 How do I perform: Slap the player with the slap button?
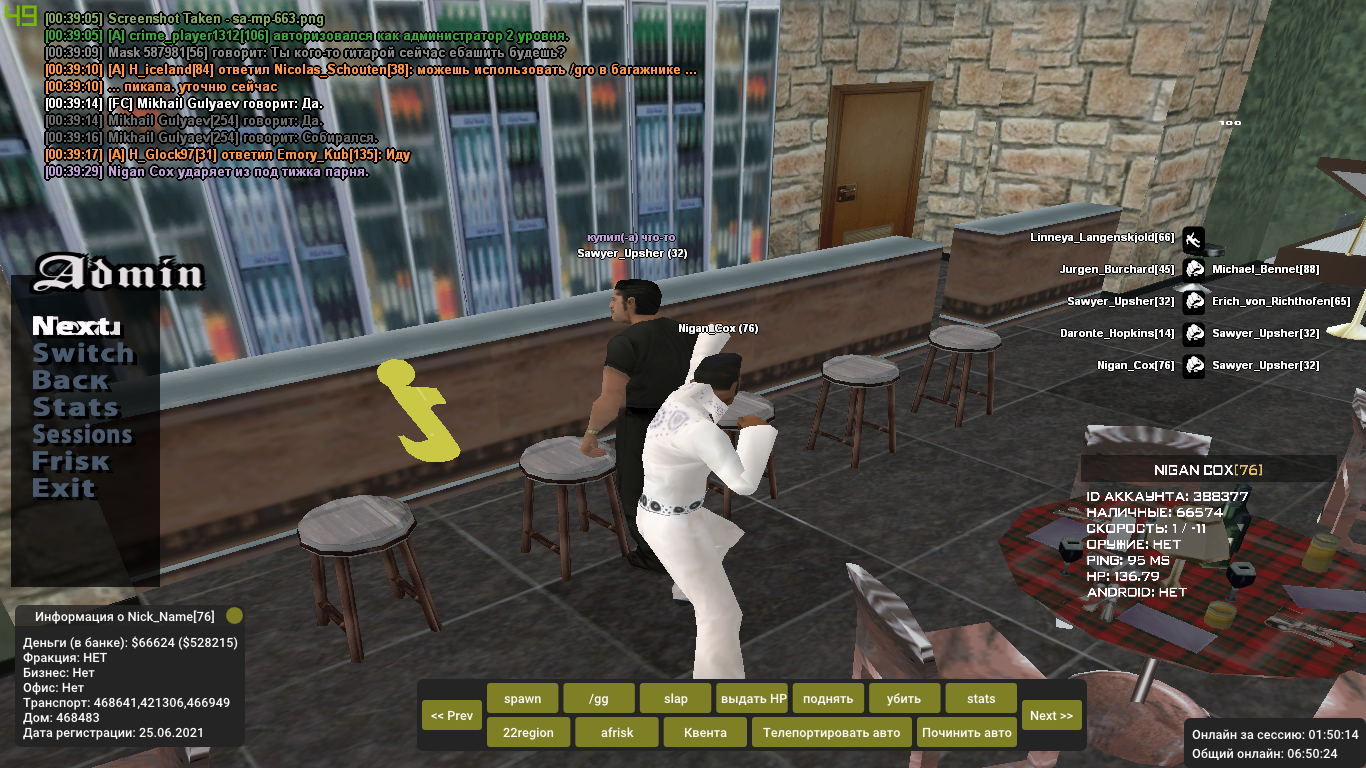[x=675, y=698]
